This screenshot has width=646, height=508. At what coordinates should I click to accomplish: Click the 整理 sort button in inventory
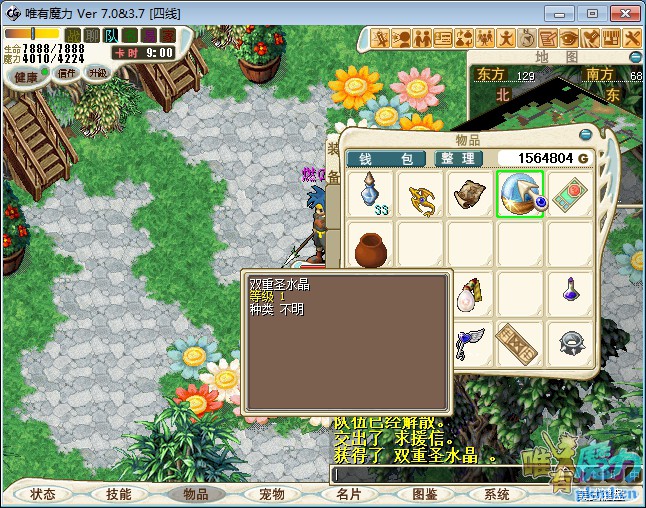460,159
